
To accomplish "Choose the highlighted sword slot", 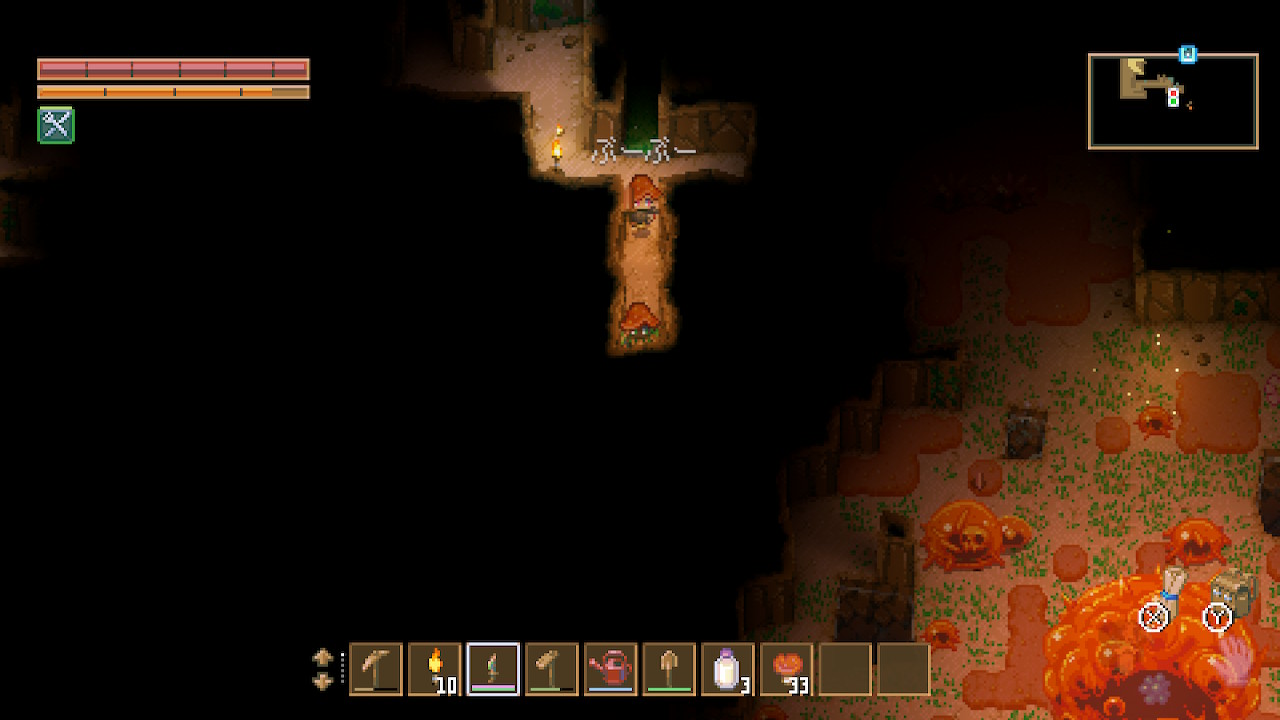I will [x=493, y=669].
